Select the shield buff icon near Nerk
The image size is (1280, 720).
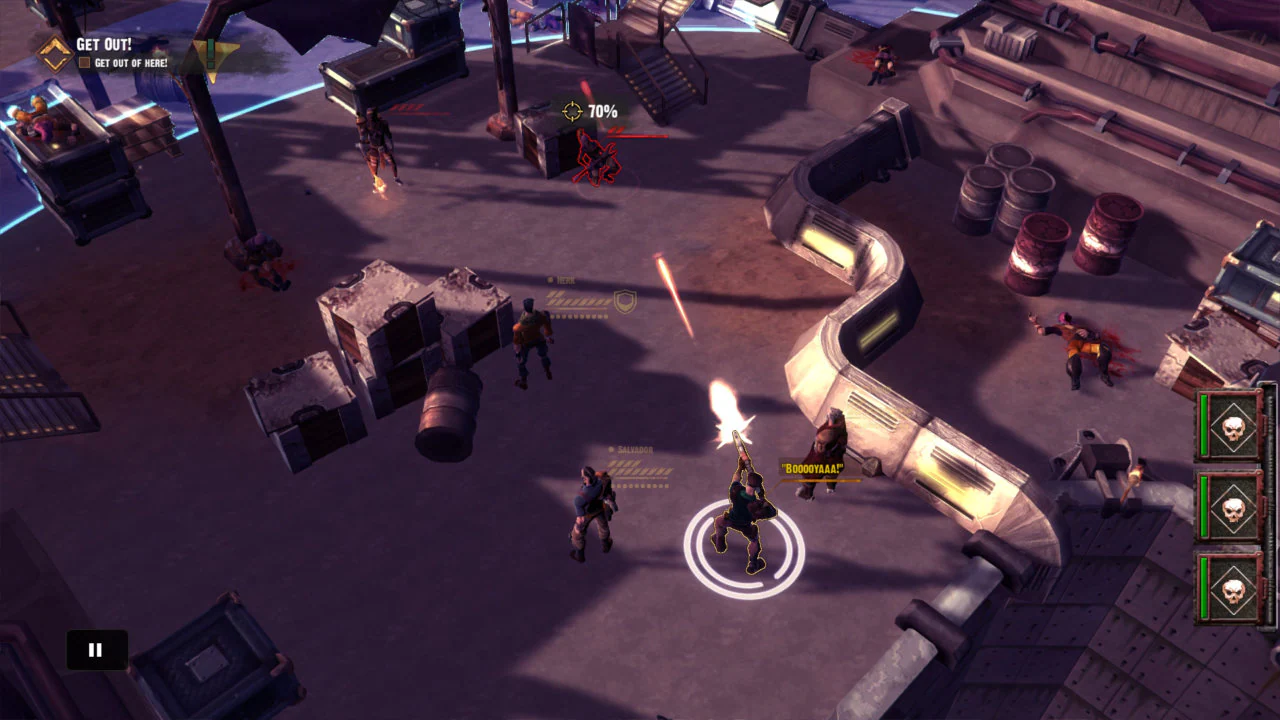625,301
